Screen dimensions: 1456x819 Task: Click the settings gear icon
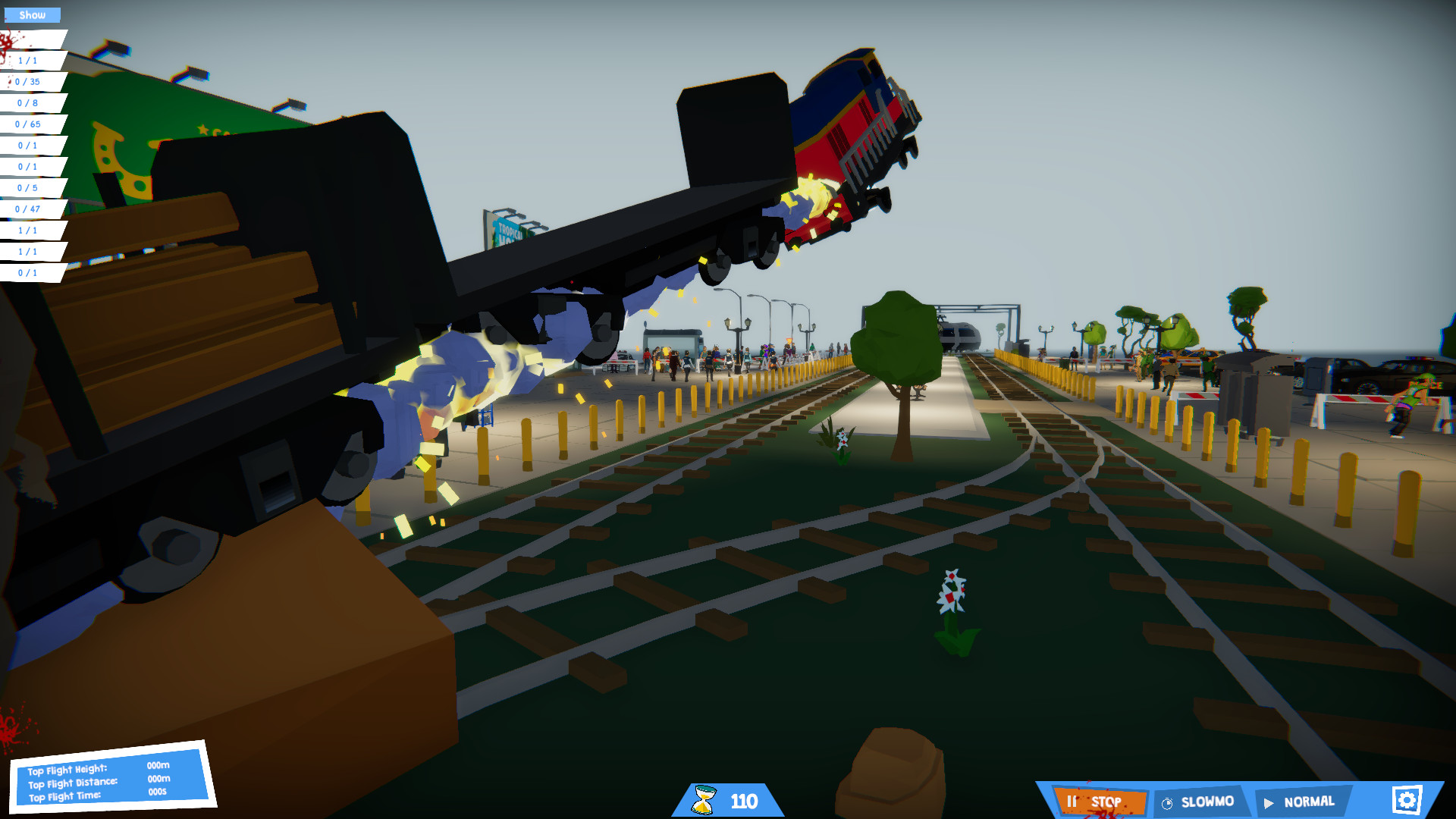click(x=1408, y=799)
